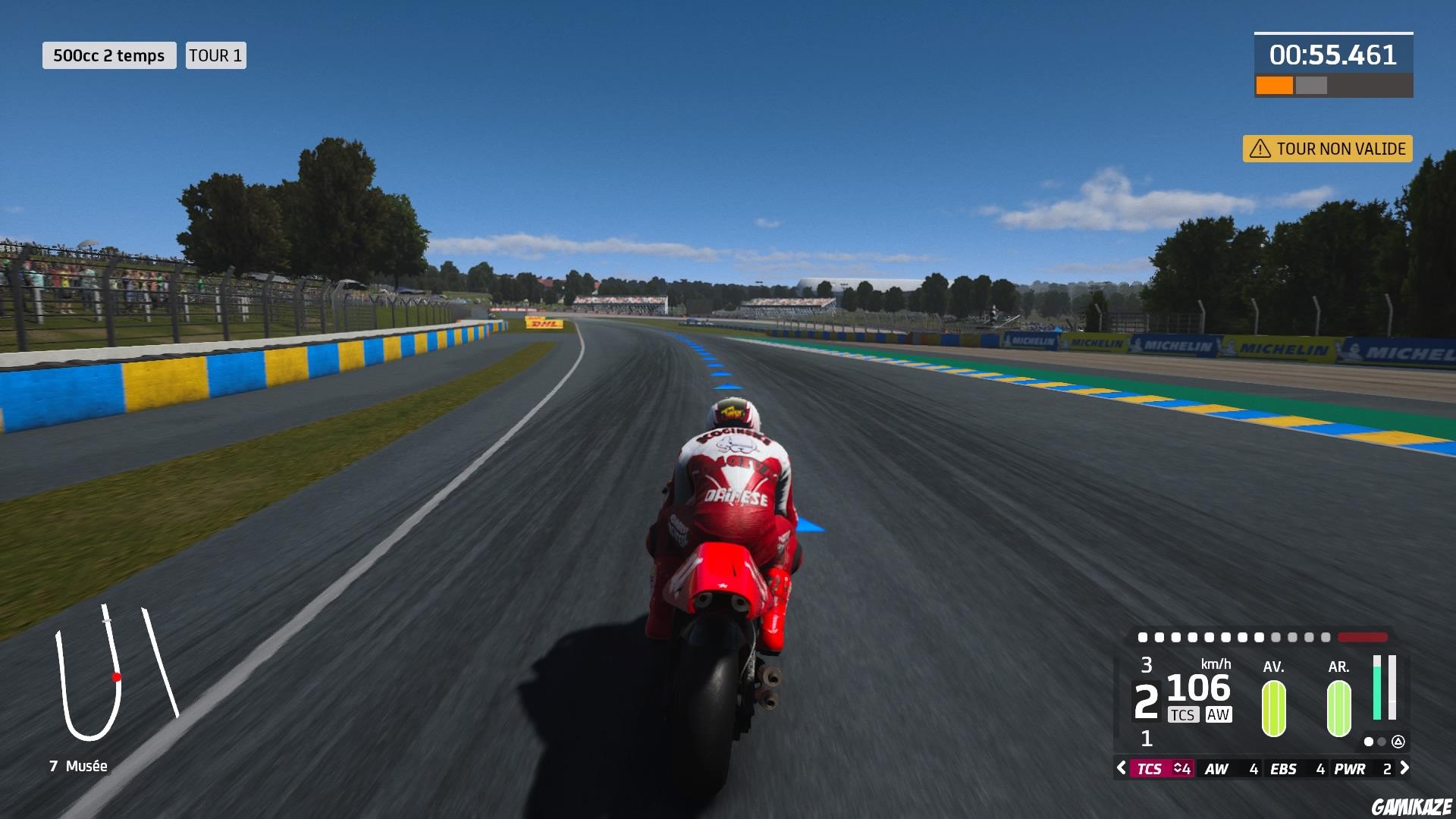Click the AW badge beside the TCS indicator
1456x819 pixels.
click(x=1219, y=714)
